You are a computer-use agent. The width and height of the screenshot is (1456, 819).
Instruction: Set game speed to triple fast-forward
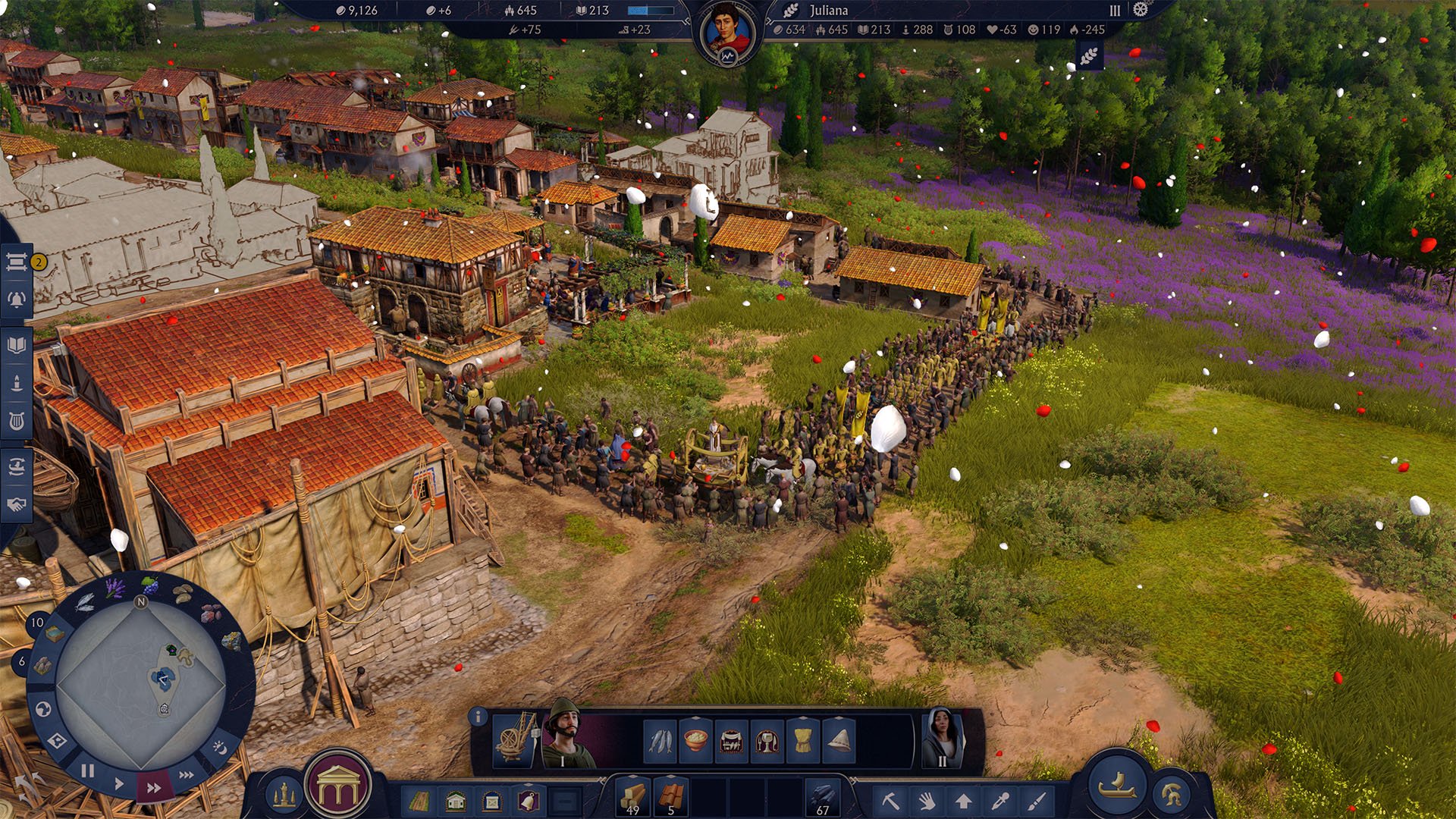click(x=186, y=775)
